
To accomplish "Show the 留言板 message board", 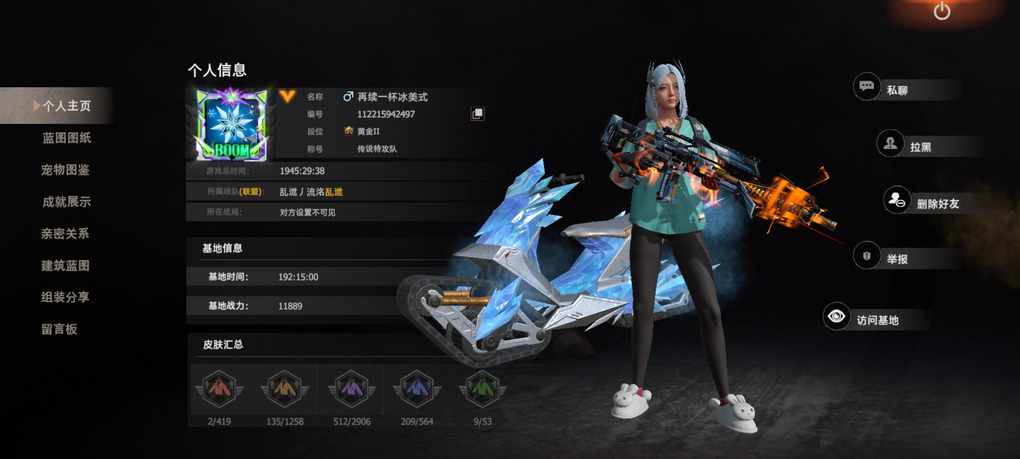I will pos(60,329).
